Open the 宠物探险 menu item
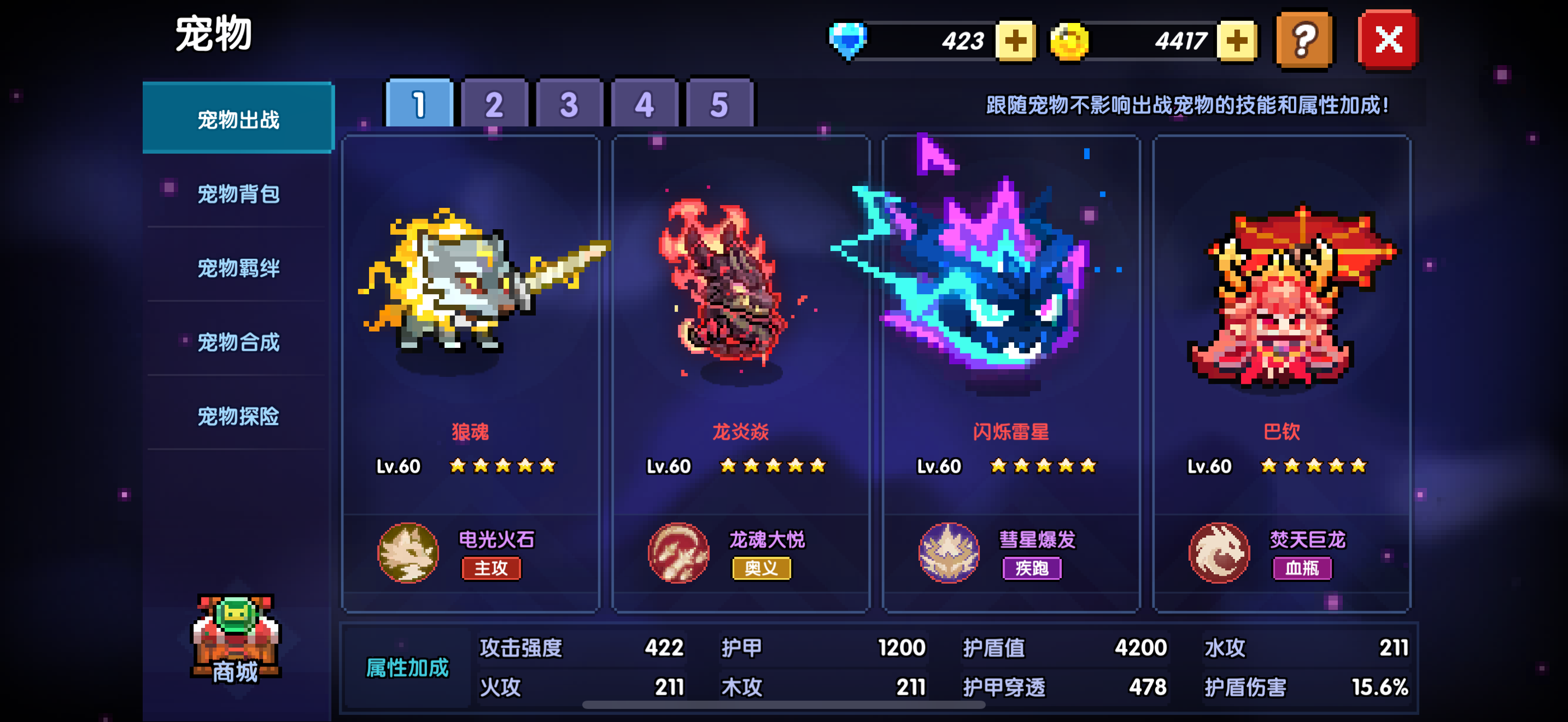This screenshot has width=1568, height=722. pos(237,417)
